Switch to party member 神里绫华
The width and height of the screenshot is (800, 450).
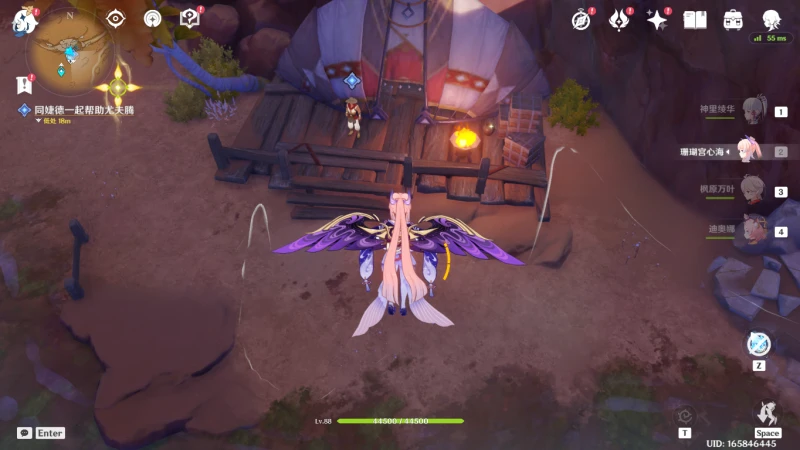[755, 110]
